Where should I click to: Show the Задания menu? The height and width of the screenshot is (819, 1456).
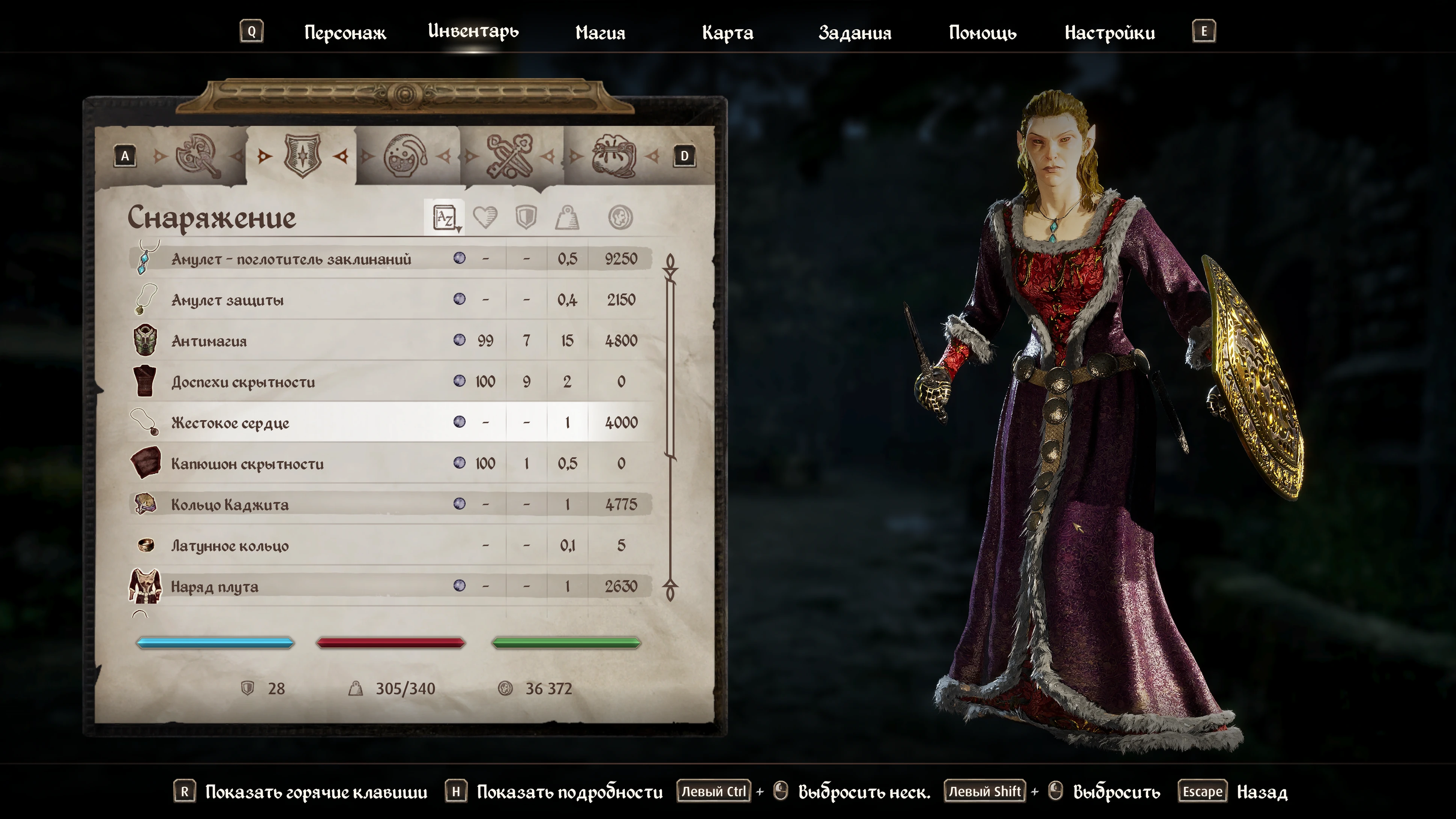855,33
